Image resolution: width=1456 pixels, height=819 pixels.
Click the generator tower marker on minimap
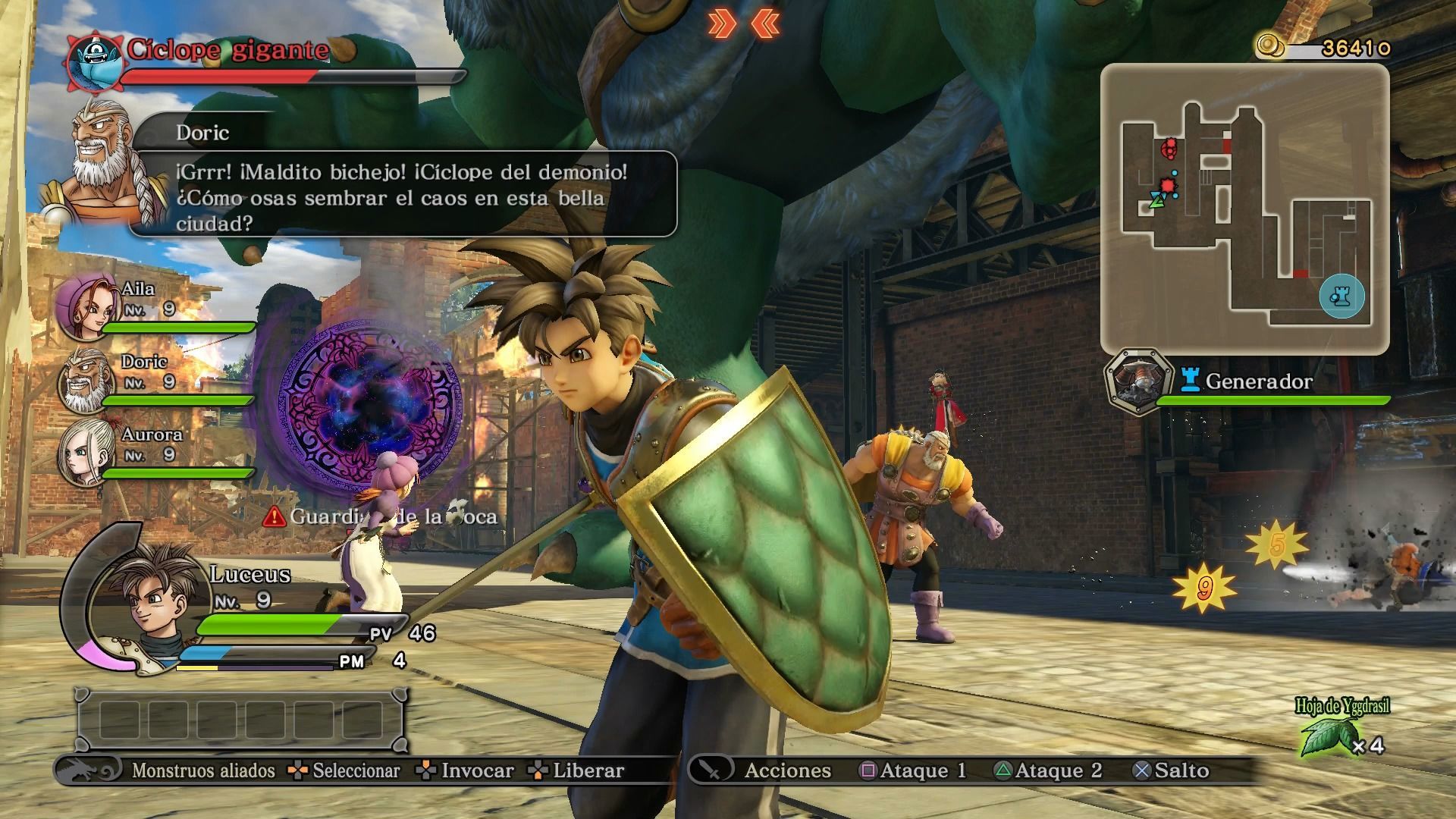tap(1341, 296)
